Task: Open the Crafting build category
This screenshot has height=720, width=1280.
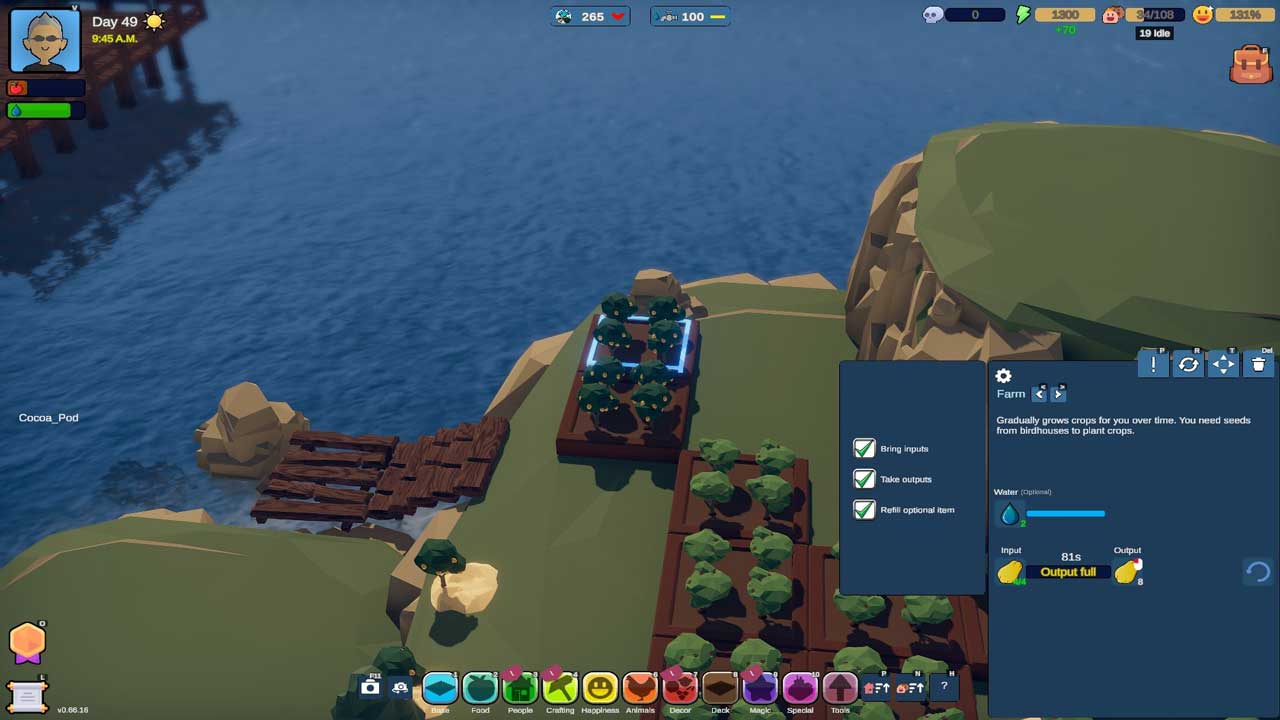Action: point(560,688)
